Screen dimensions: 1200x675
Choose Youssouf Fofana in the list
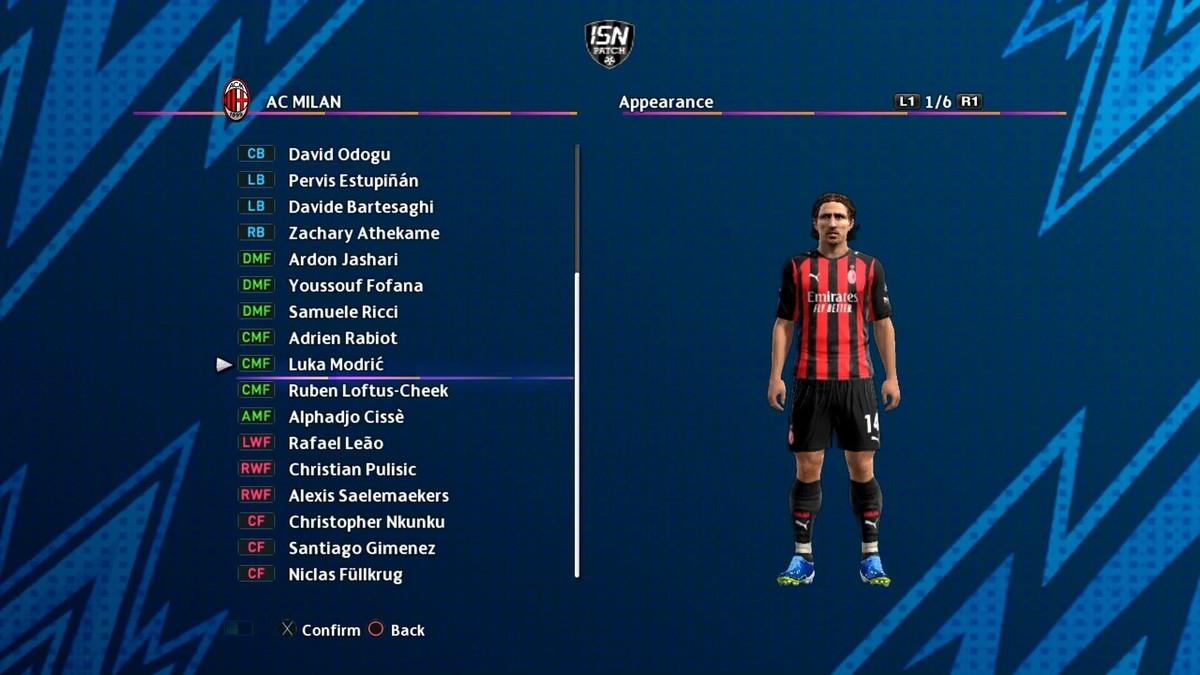pos(355,285)
